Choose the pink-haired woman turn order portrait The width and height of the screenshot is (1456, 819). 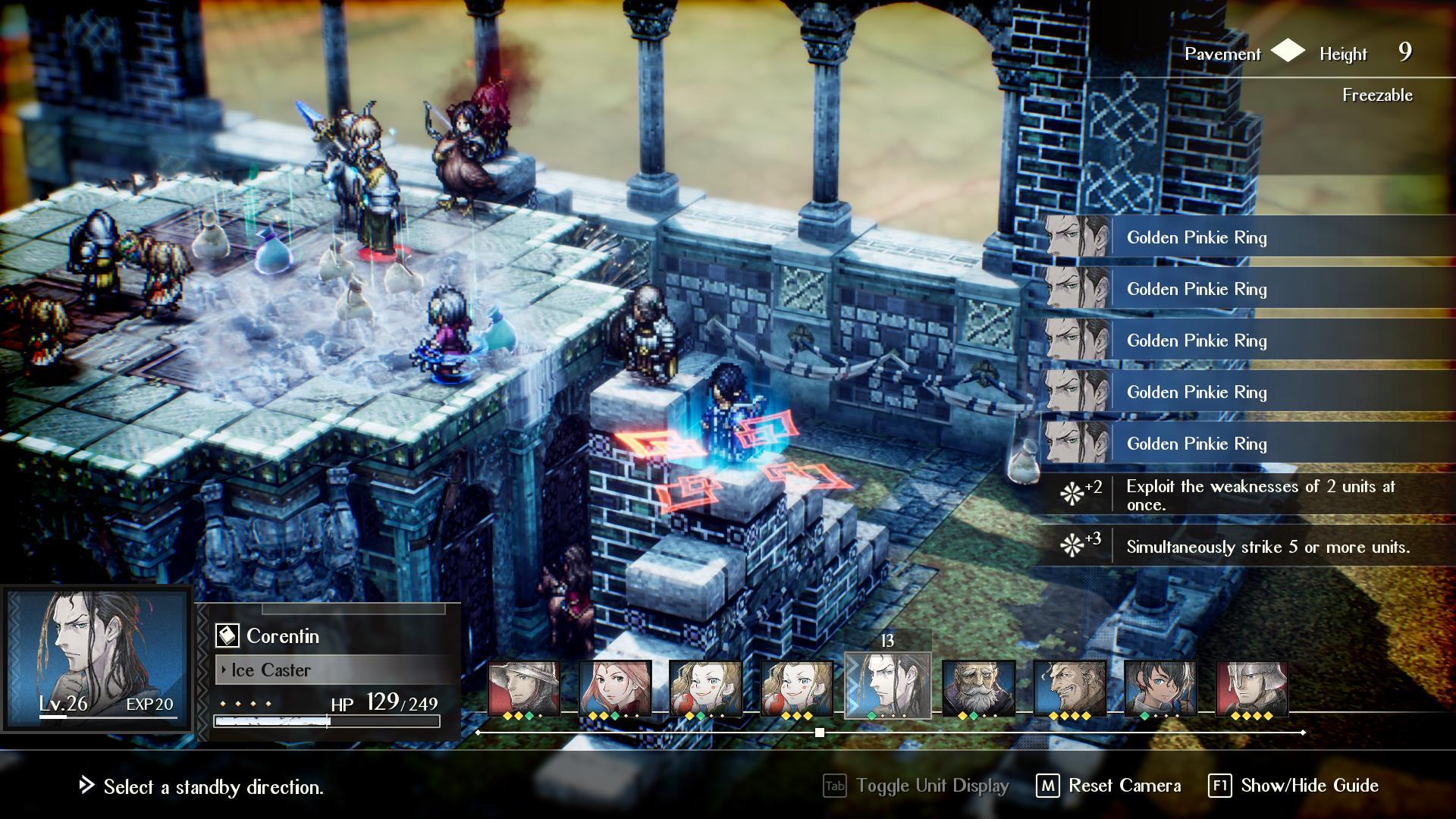pyautogui.click(x=614, y=688)
